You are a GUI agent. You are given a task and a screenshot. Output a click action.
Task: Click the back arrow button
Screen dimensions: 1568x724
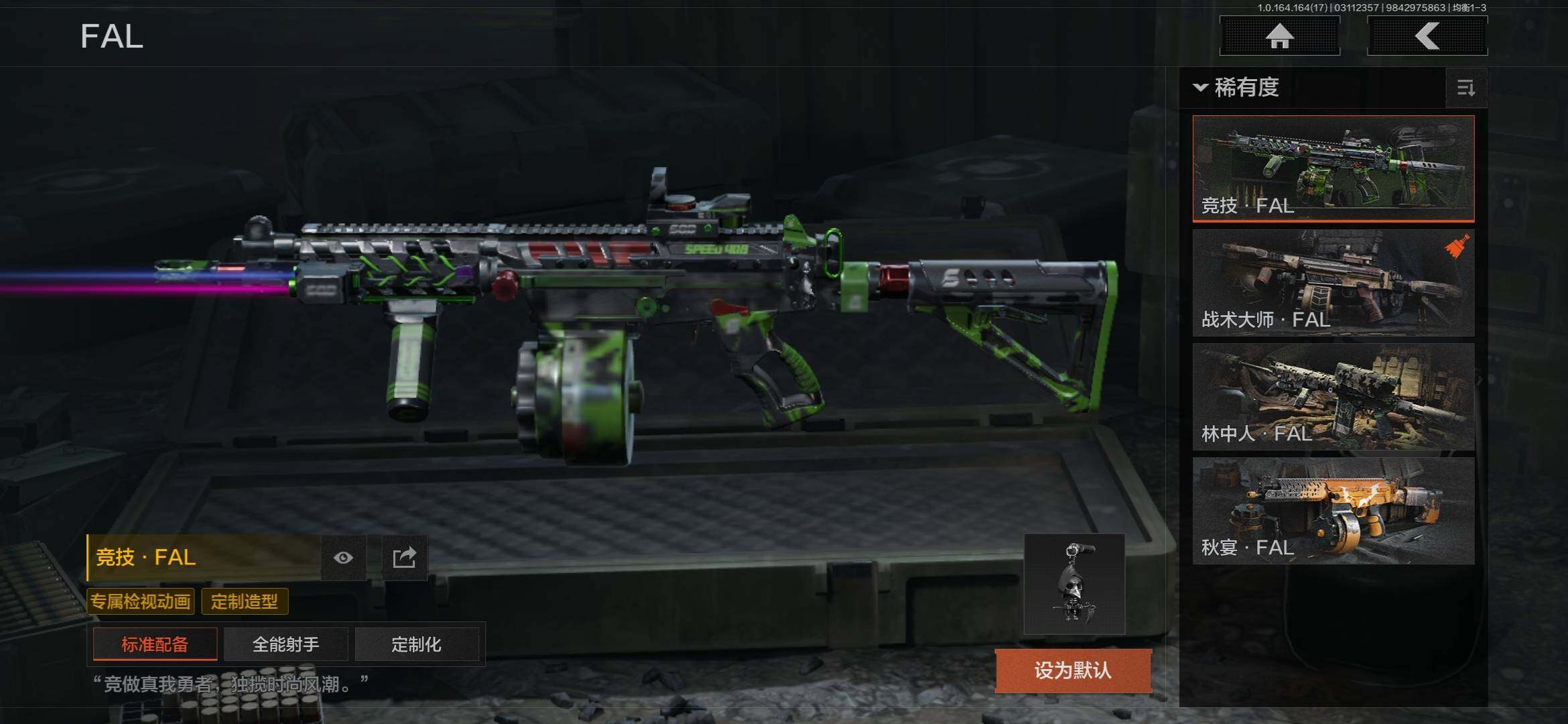1427,36
